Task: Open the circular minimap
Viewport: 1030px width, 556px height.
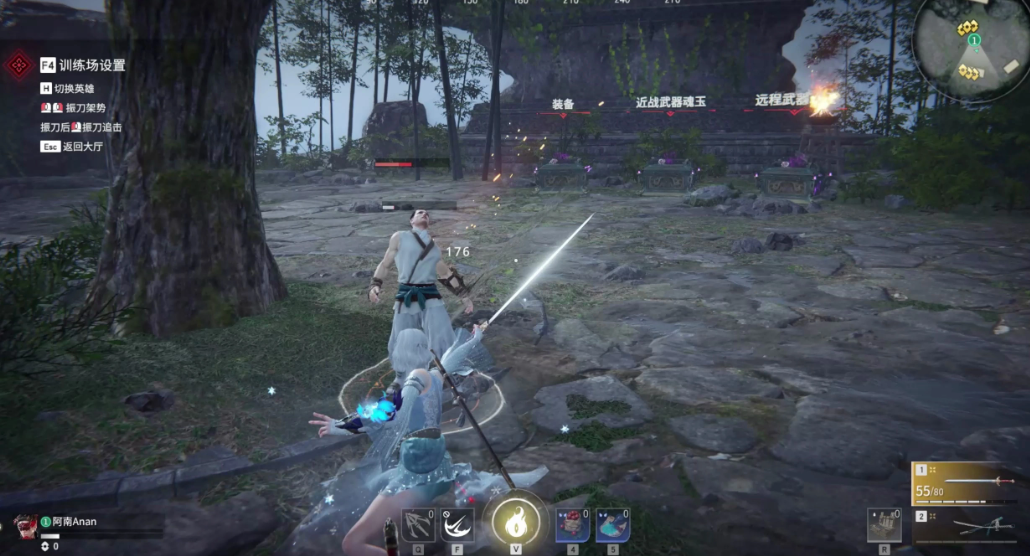Action: pyautogui.click(x=970, y=49)
